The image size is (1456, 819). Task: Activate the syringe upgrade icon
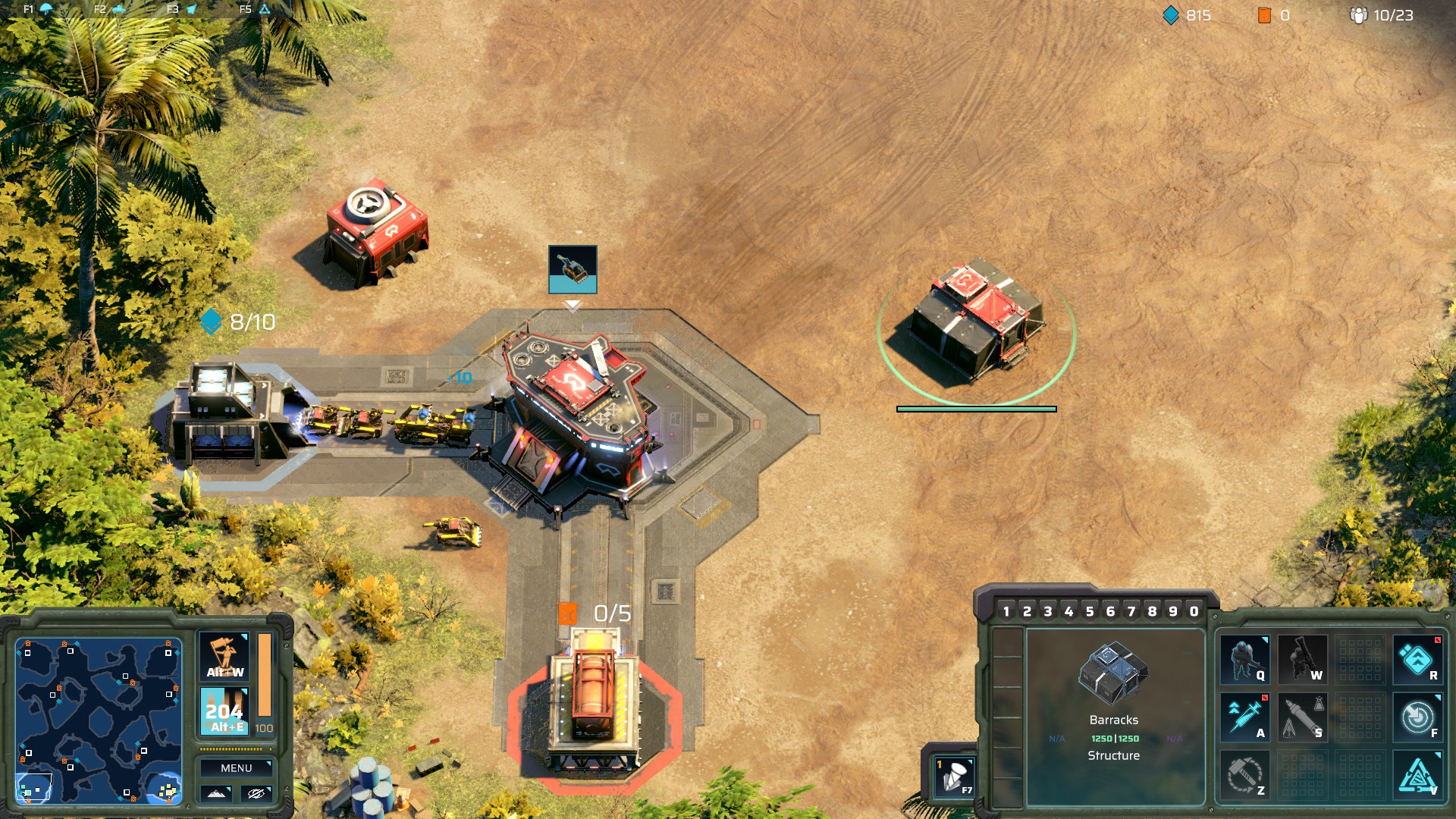click(1244, 717)
